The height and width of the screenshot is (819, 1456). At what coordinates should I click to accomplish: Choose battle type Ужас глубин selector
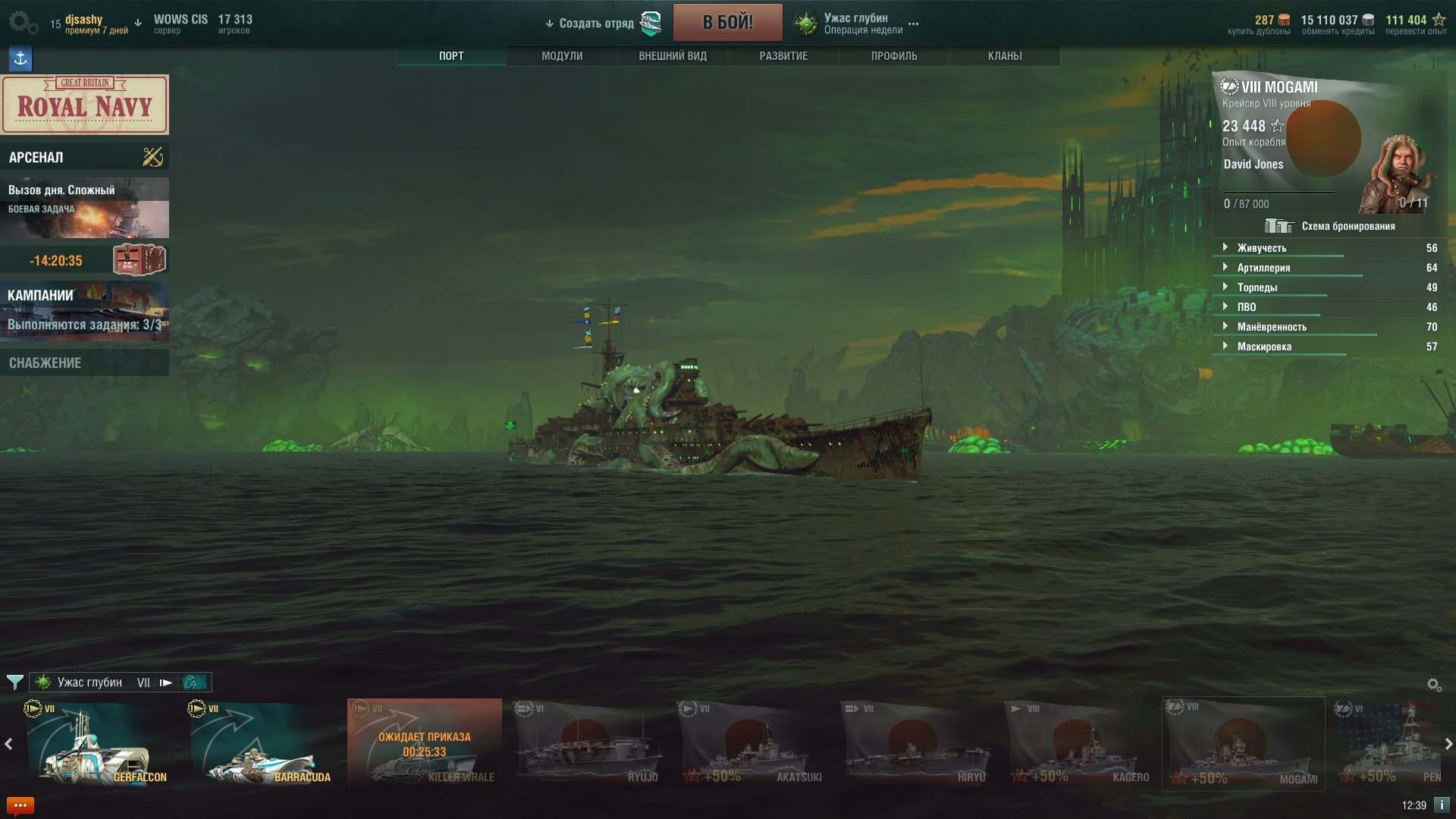(855, 24)
